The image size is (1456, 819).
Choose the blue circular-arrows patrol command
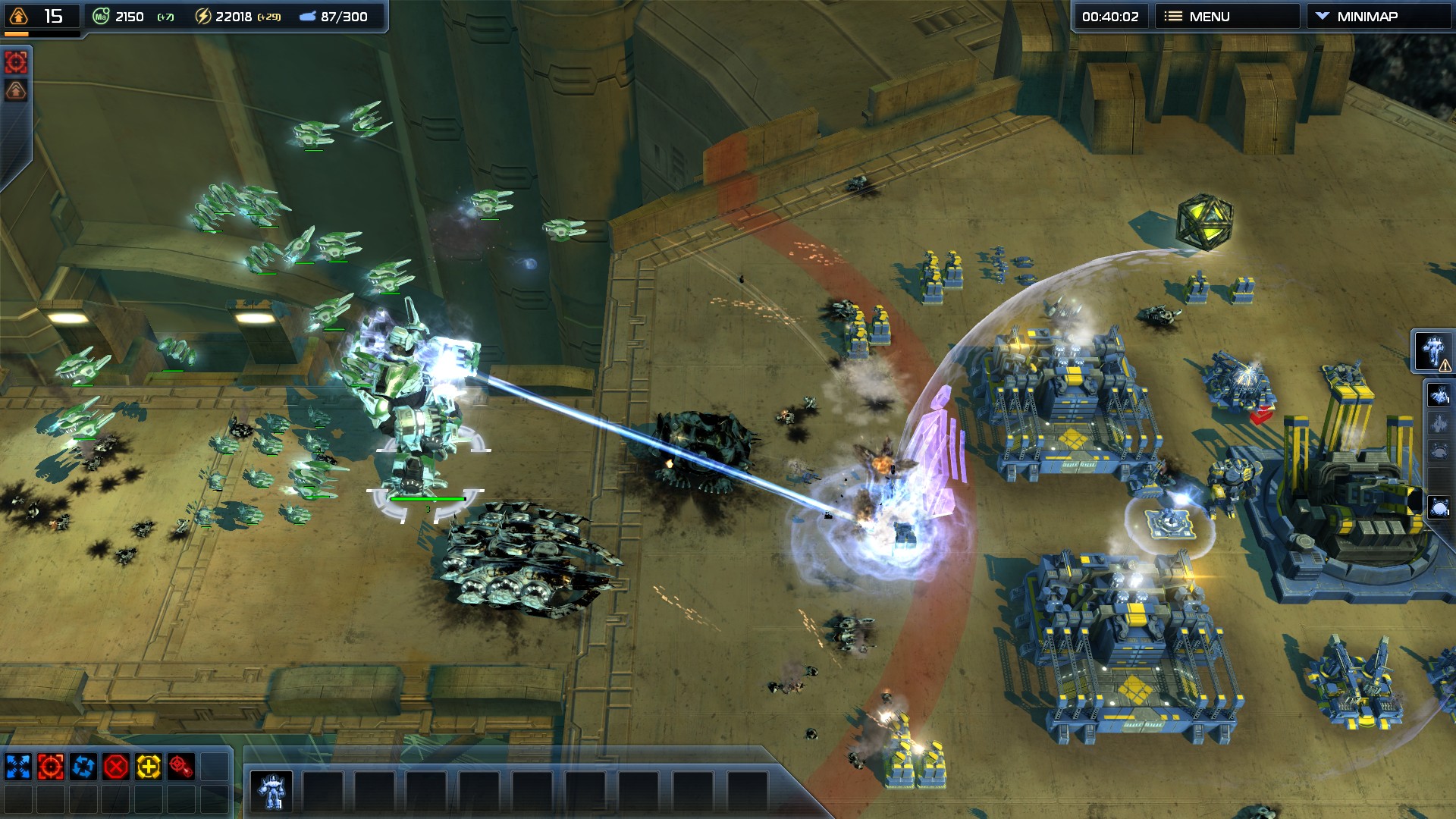pos(83,767)
